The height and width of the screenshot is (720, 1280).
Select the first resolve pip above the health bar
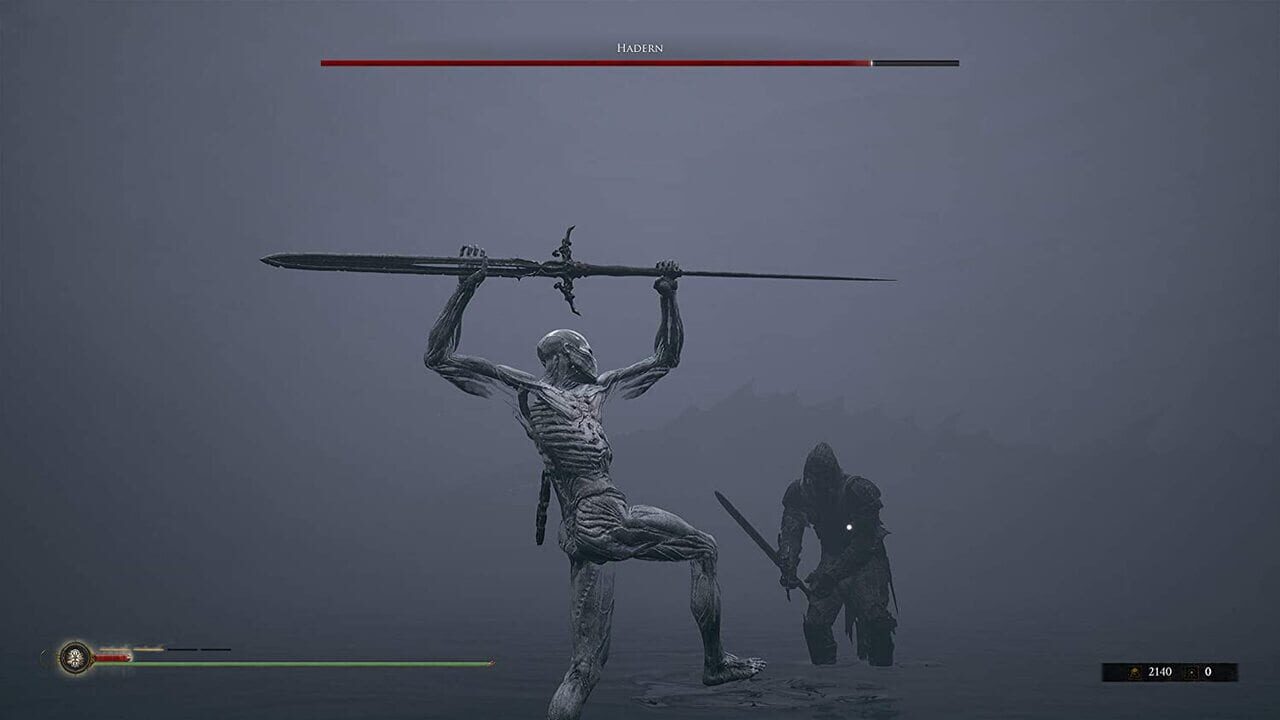click(x=112, y=649)
